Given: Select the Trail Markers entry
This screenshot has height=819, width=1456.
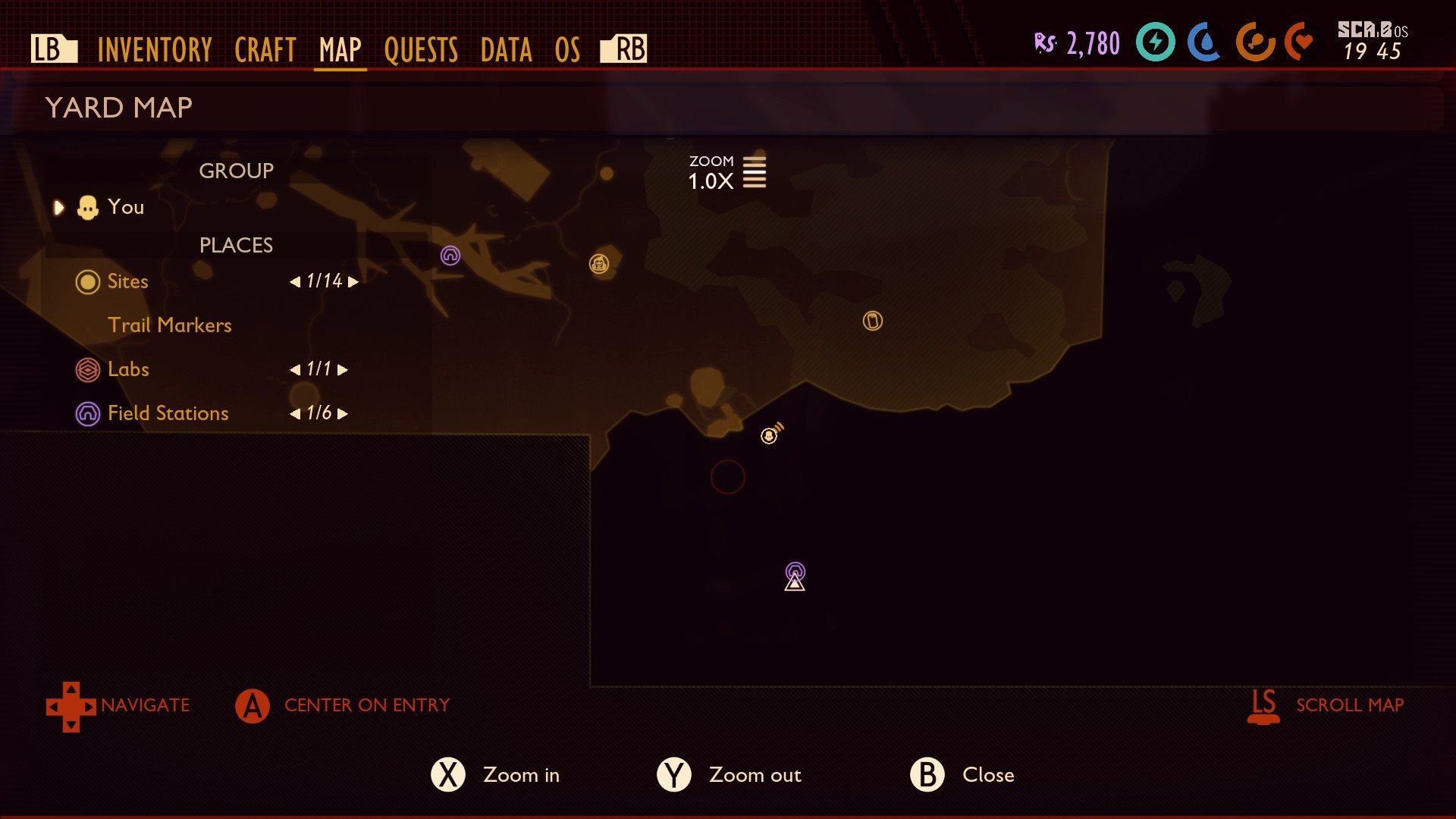Looking at the screenshot, I should tap(169, 325).
